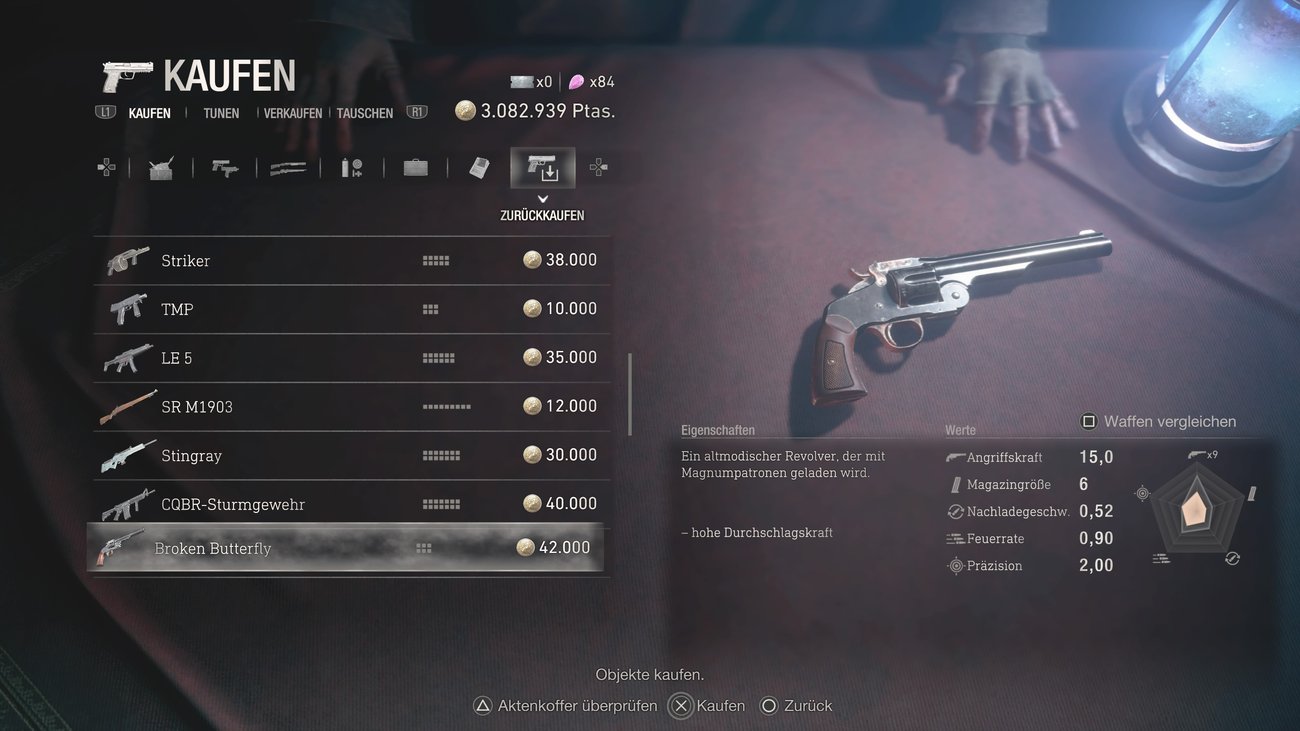Select the rifles and shotguns category icon

pos(288,167)
